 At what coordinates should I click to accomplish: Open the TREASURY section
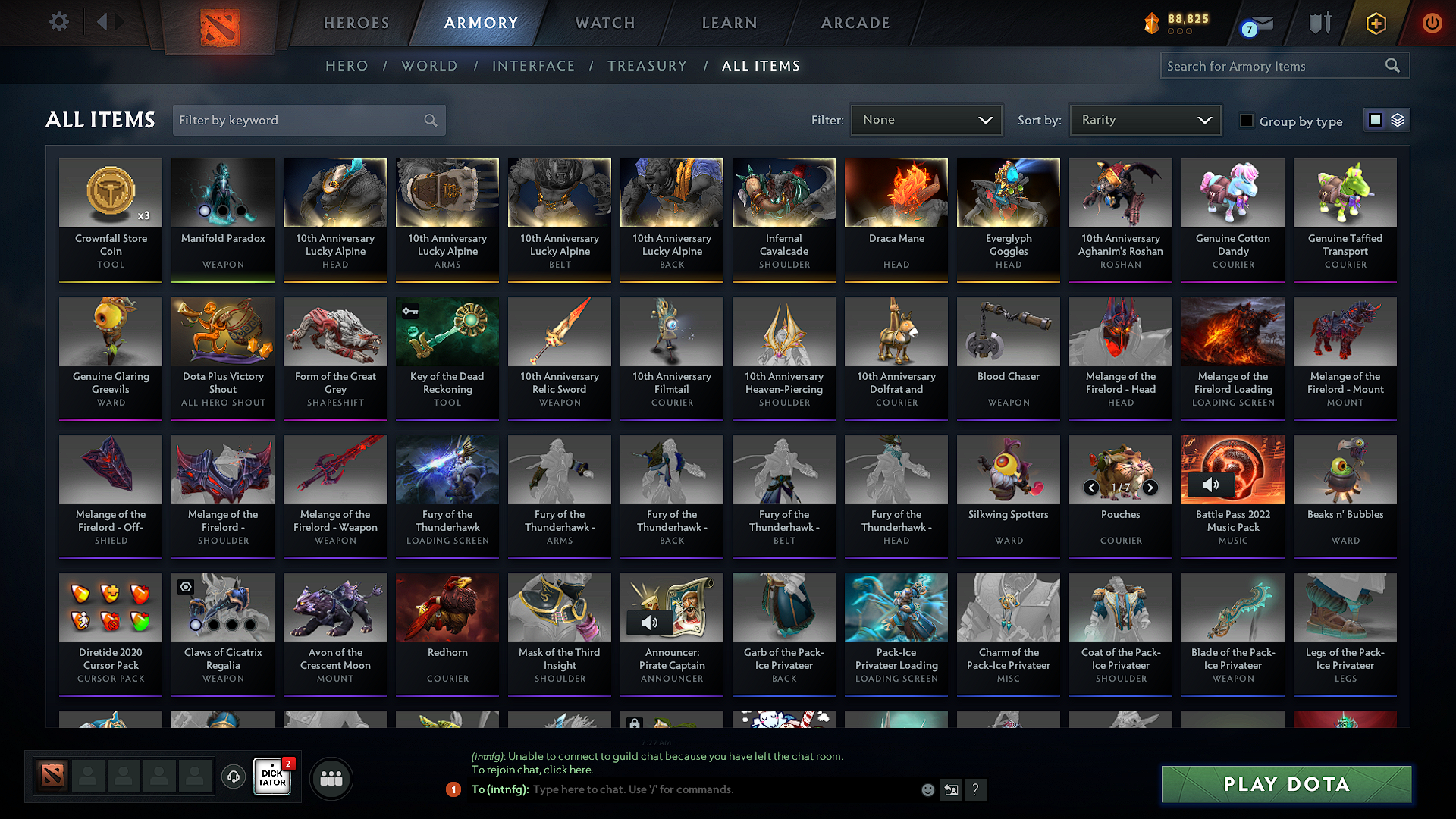pos(647,66)
